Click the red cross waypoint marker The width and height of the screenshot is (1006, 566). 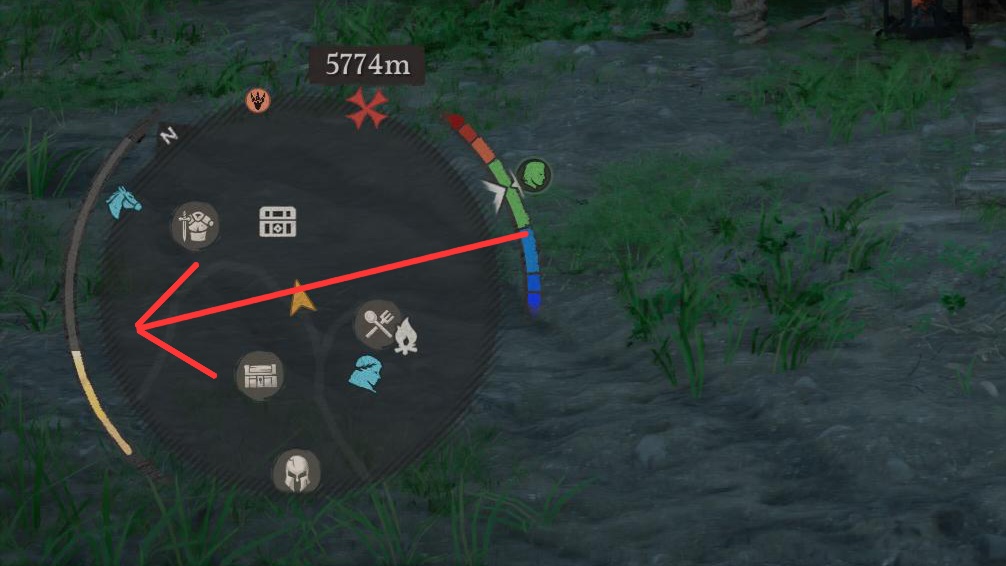[367, 108]
